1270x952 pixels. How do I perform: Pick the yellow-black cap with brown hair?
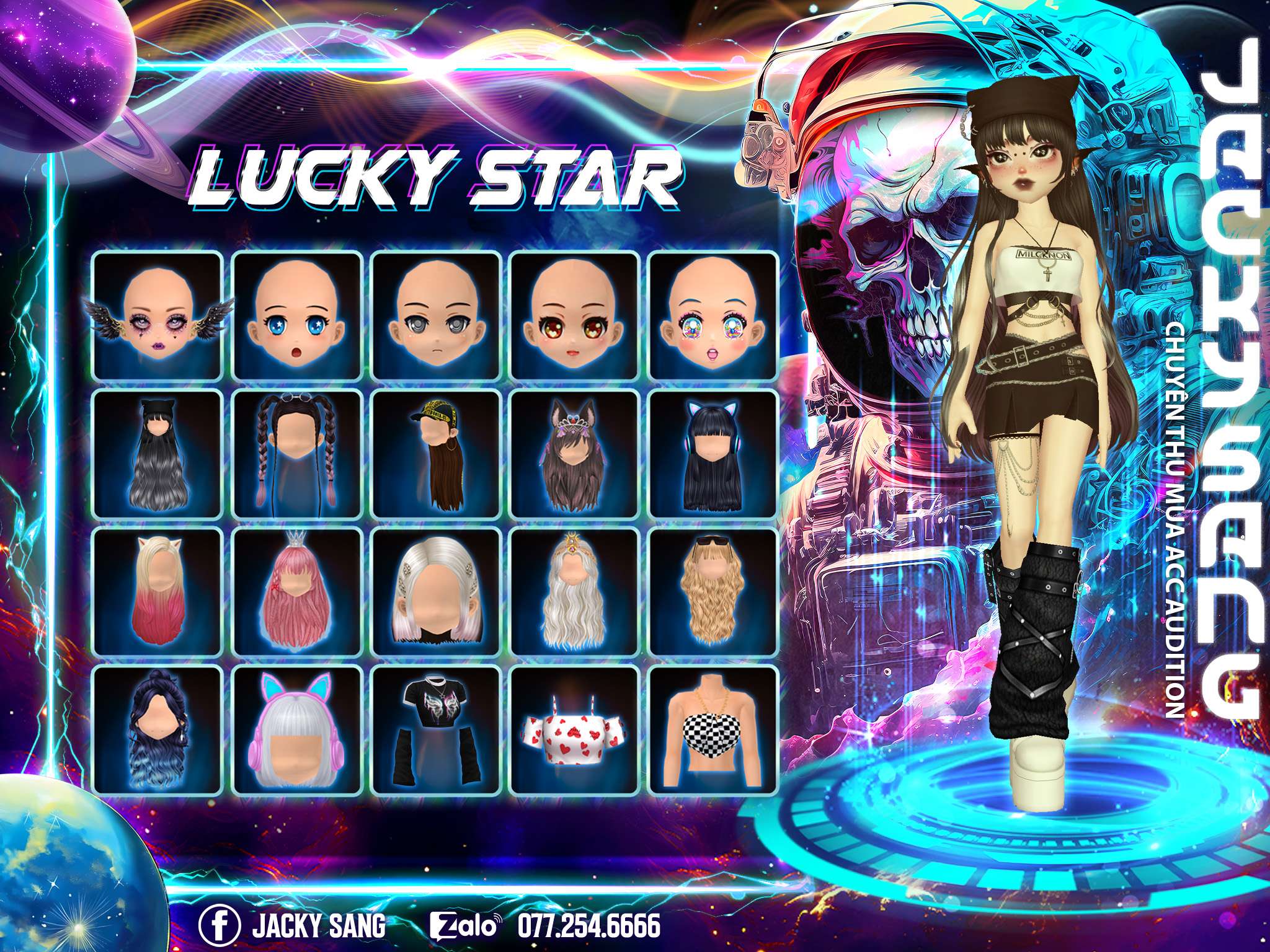[x=436, y=454]
